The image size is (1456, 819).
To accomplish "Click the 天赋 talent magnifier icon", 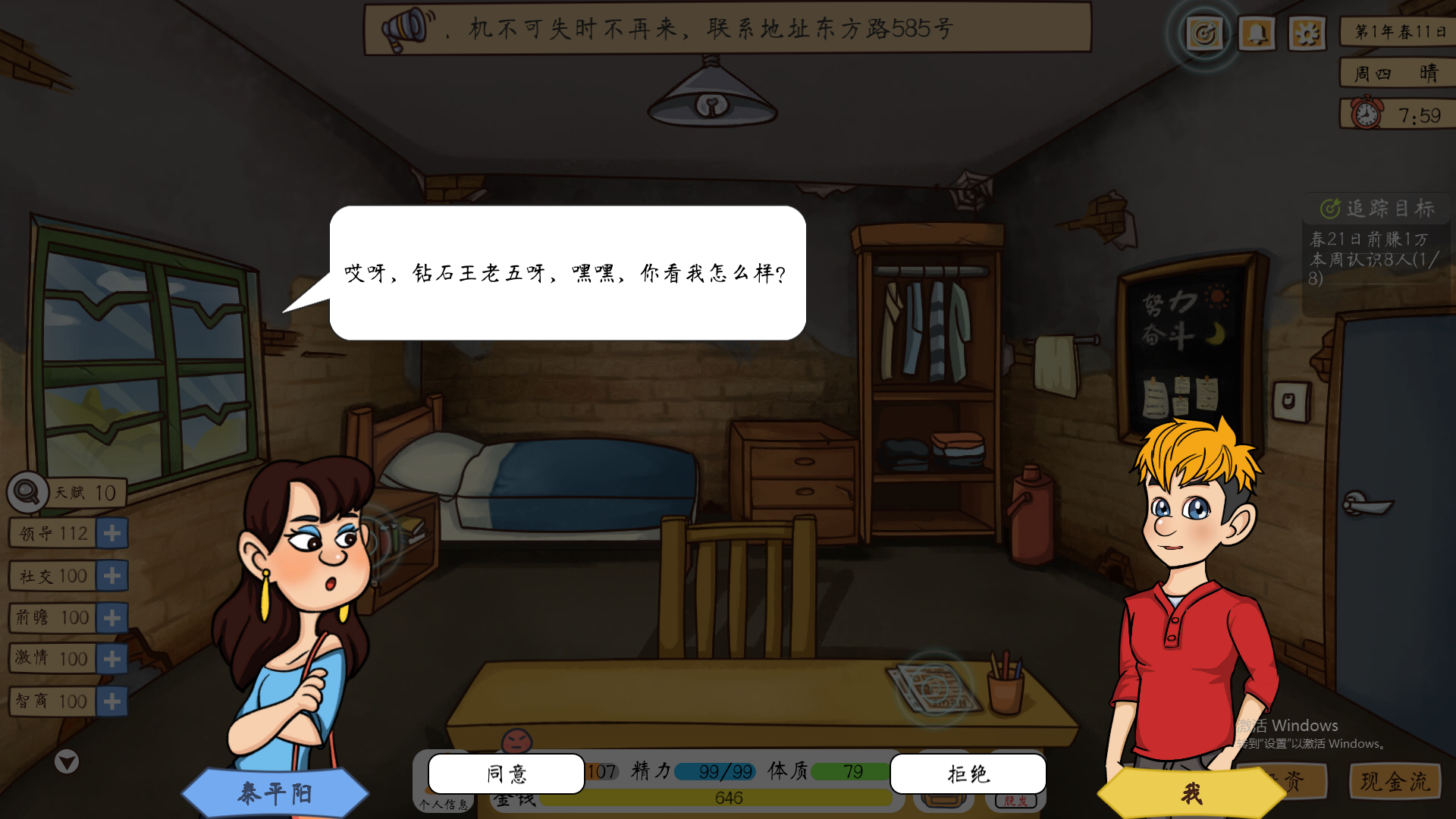I will 25,491.
